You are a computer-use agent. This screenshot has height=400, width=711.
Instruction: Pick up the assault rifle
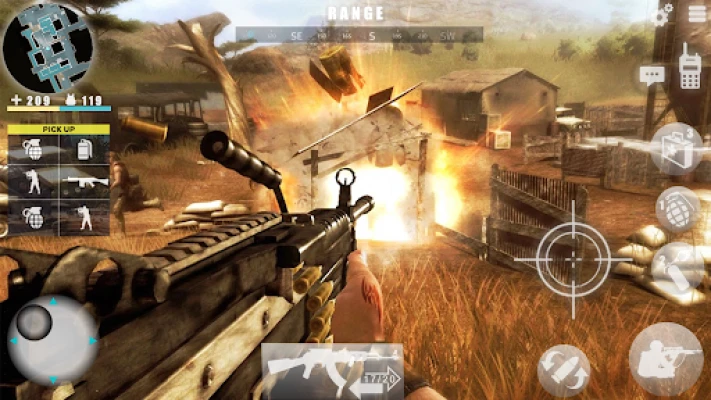click(84, 182)
